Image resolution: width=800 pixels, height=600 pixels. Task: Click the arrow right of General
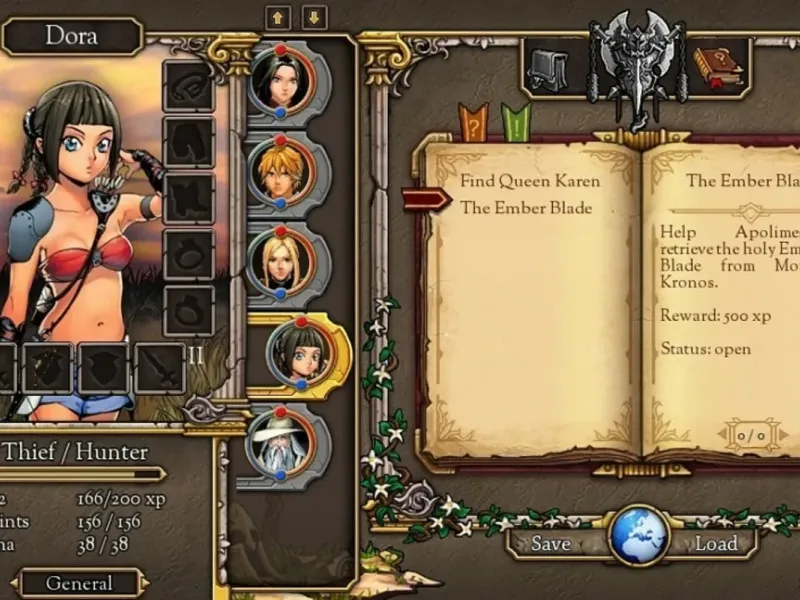click(x=144, y=583)
